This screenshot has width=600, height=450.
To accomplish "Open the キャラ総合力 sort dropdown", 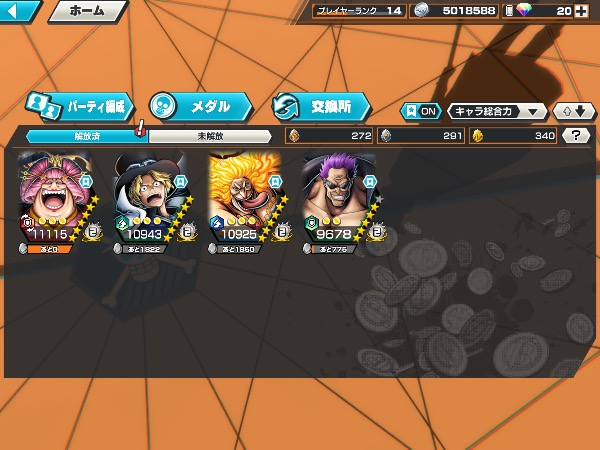I will (x=497, y=111).
